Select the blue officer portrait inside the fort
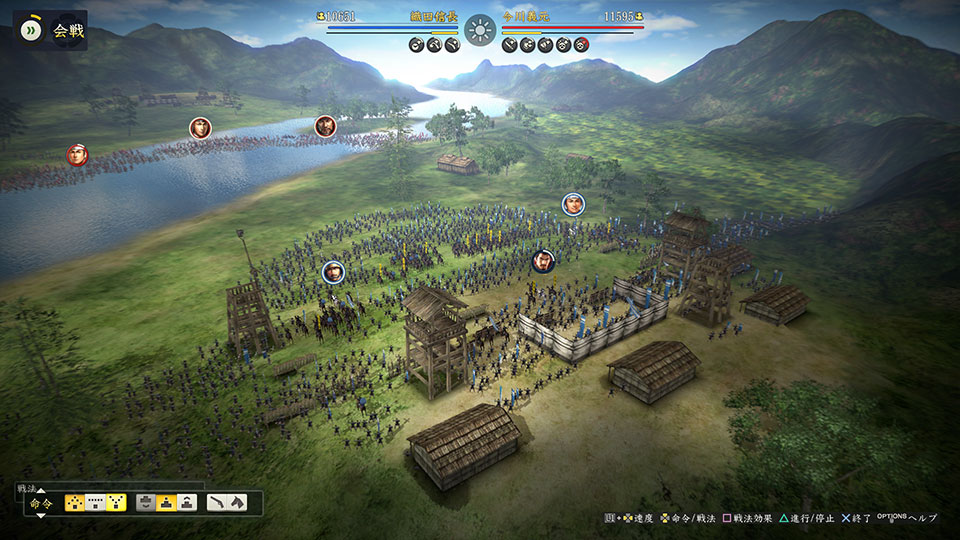The image size is (960, 540). click(x=543, y=261)
